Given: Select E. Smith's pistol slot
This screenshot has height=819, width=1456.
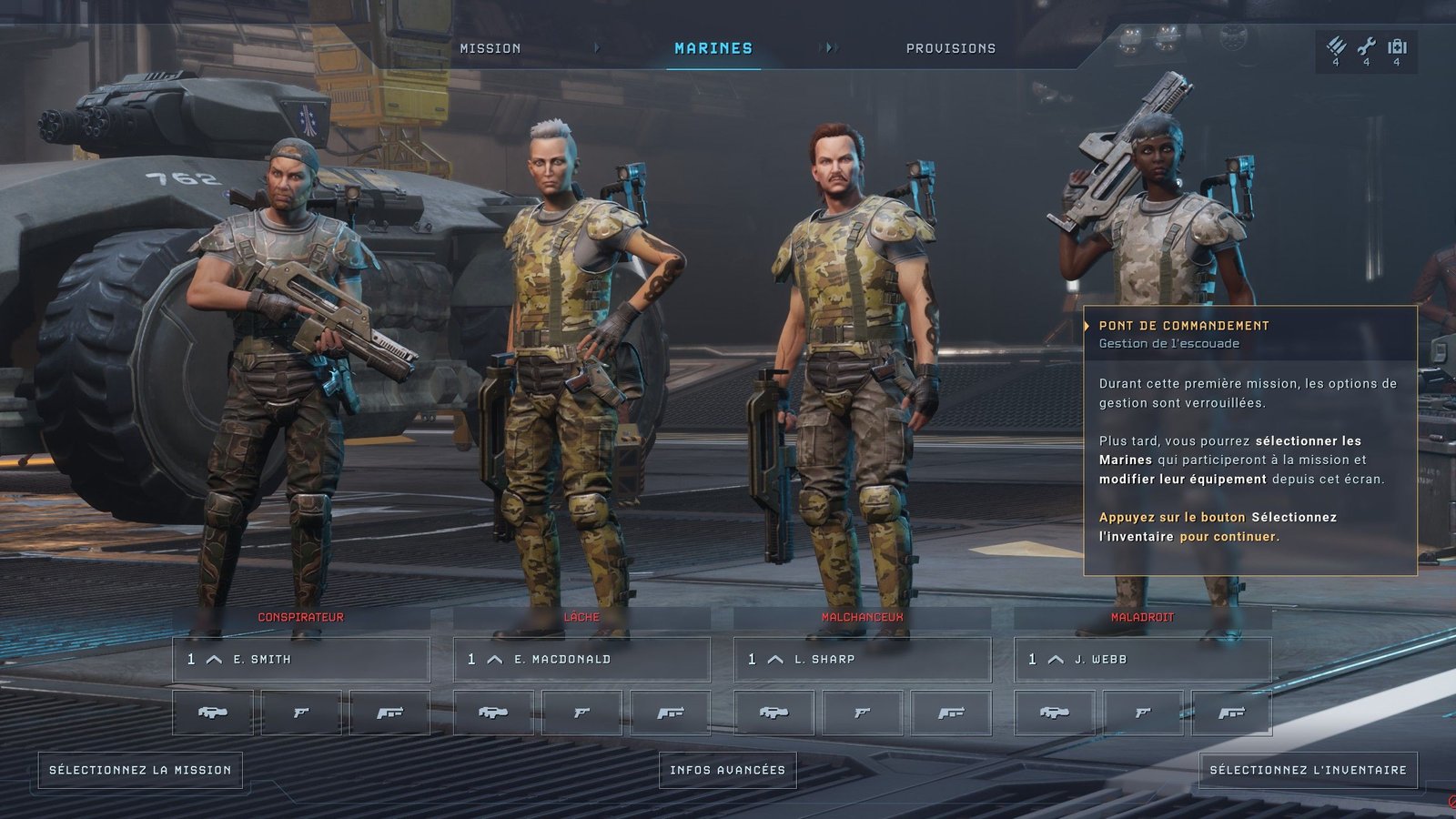Looking at the screenshot, I should pos(301,713).
